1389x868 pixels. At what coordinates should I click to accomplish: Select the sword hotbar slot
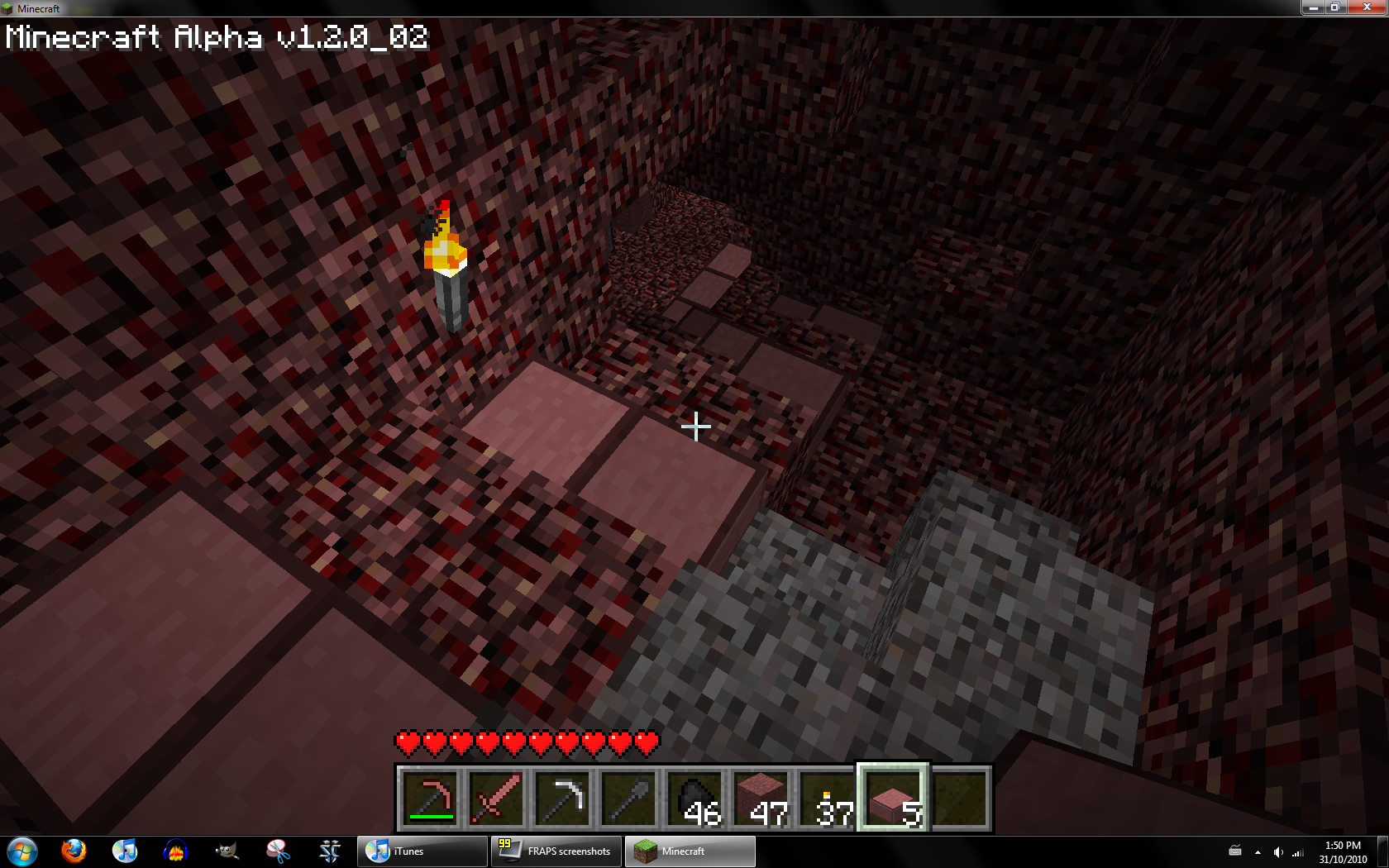pyautogui.click(x=496, y=799)
